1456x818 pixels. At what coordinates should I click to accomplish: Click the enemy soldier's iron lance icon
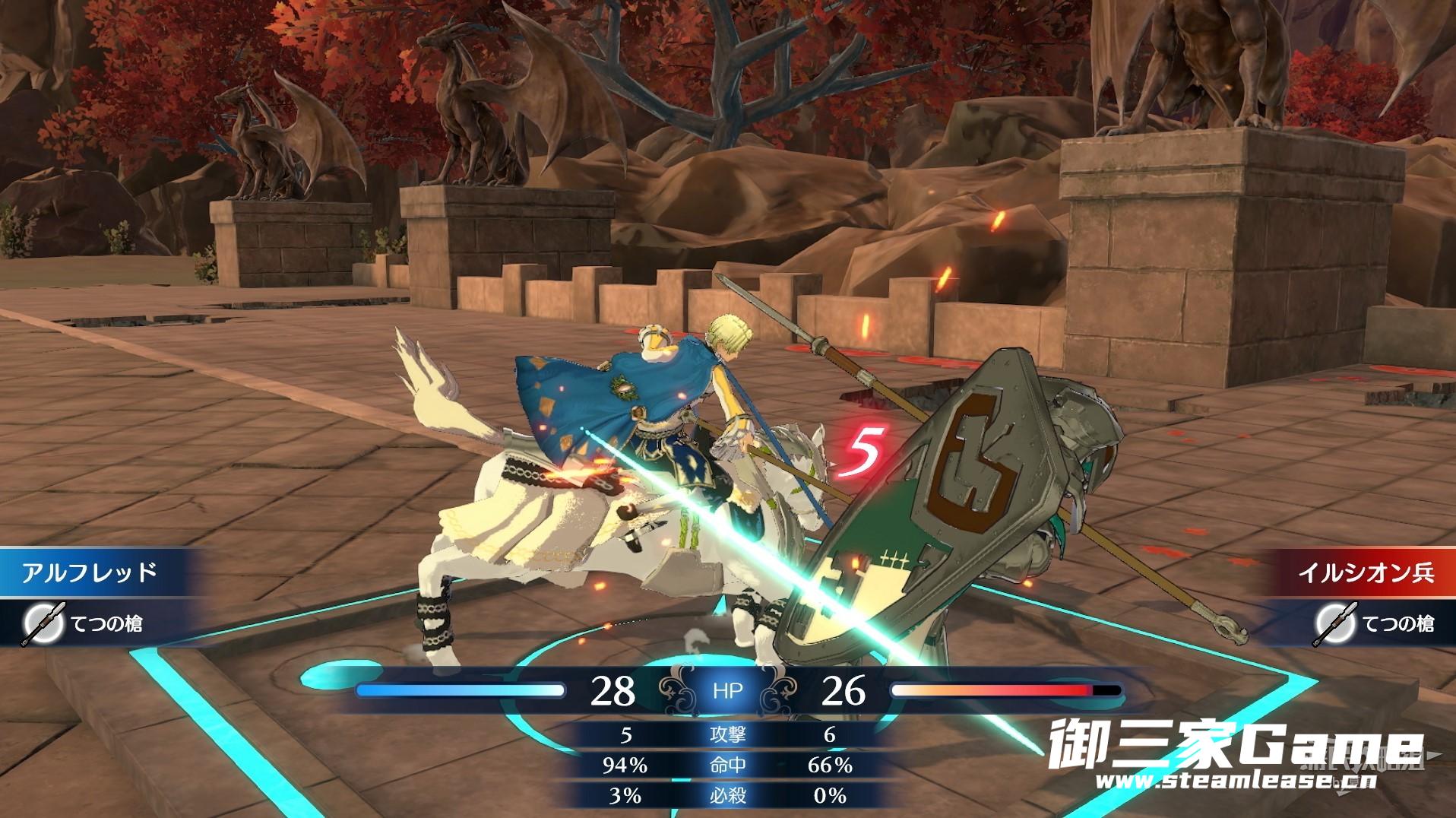(1334, 624)
